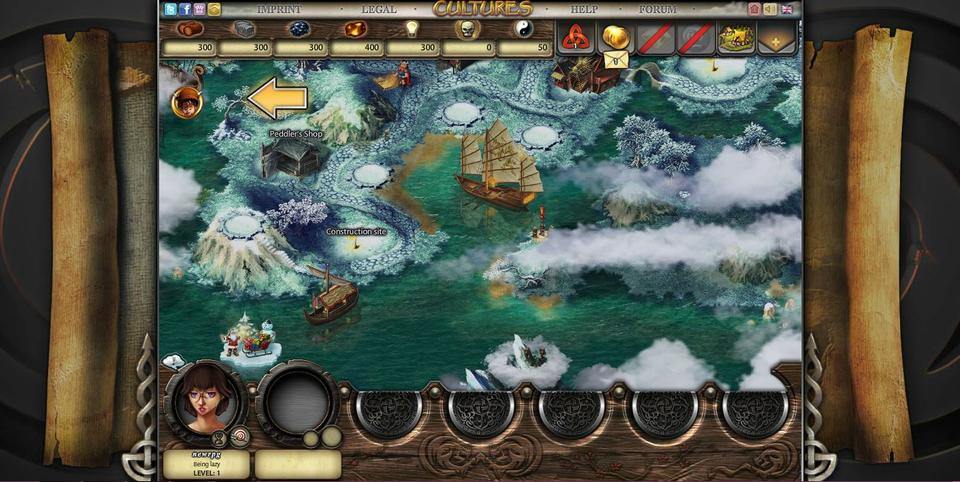This screenshot has height=482, width=960.
Task: Open the red triquetra knot menu
Action: (575, 38)
